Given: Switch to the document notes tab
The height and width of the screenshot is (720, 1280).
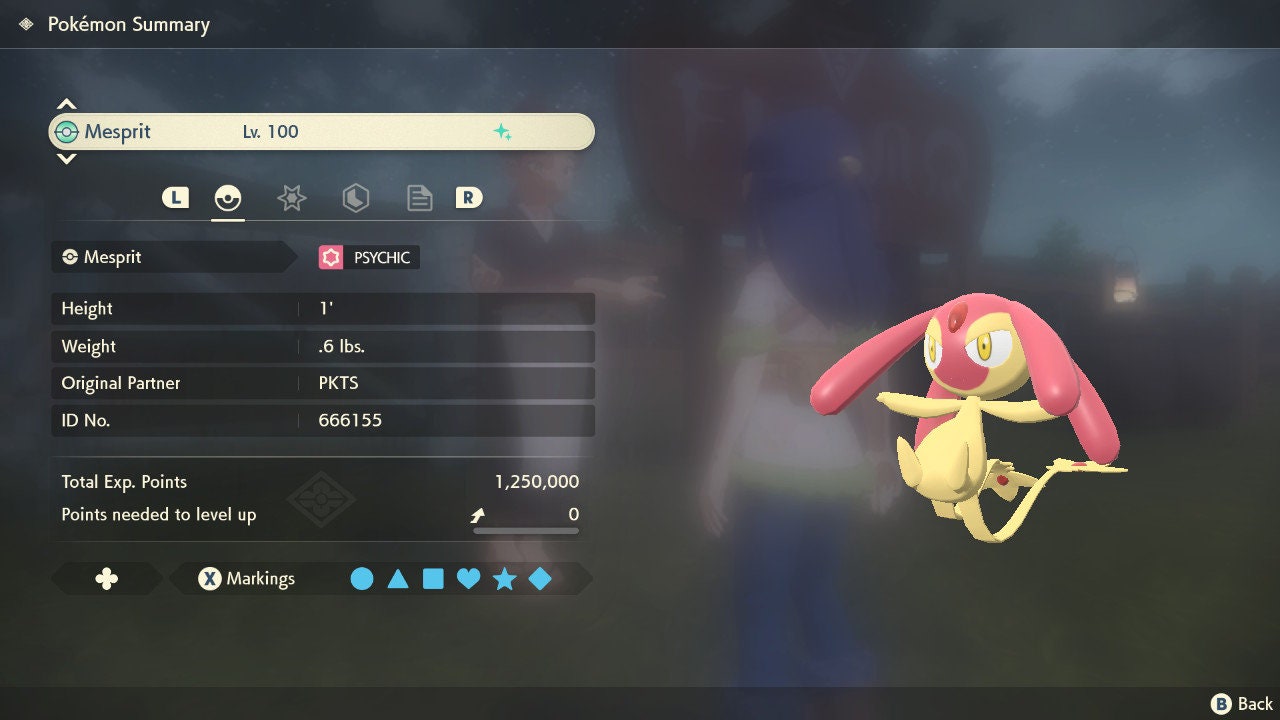Looking at the screenshot, I should point(419,198).
